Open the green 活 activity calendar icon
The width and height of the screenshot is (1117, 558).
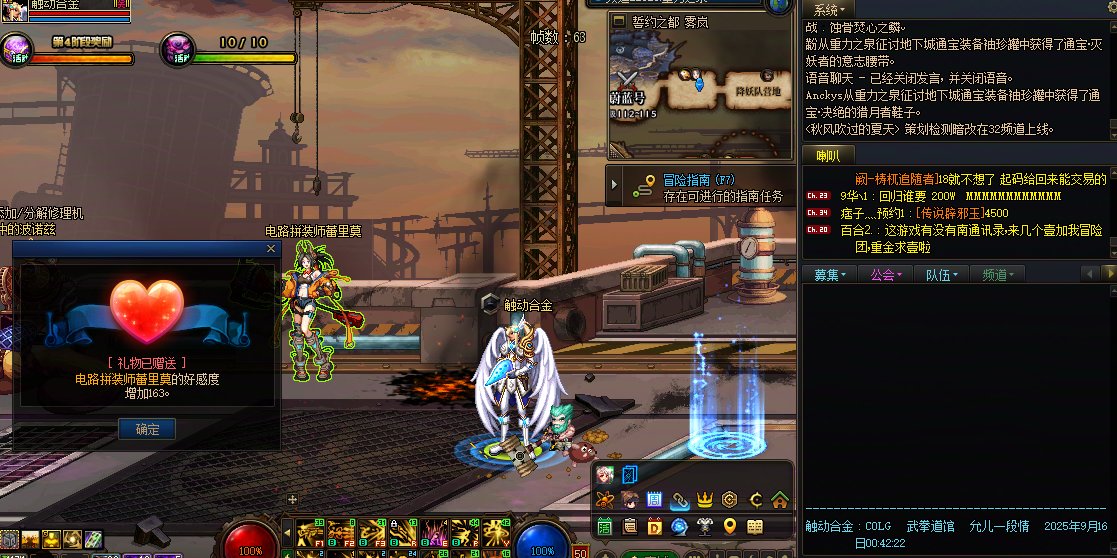[604, 526]
